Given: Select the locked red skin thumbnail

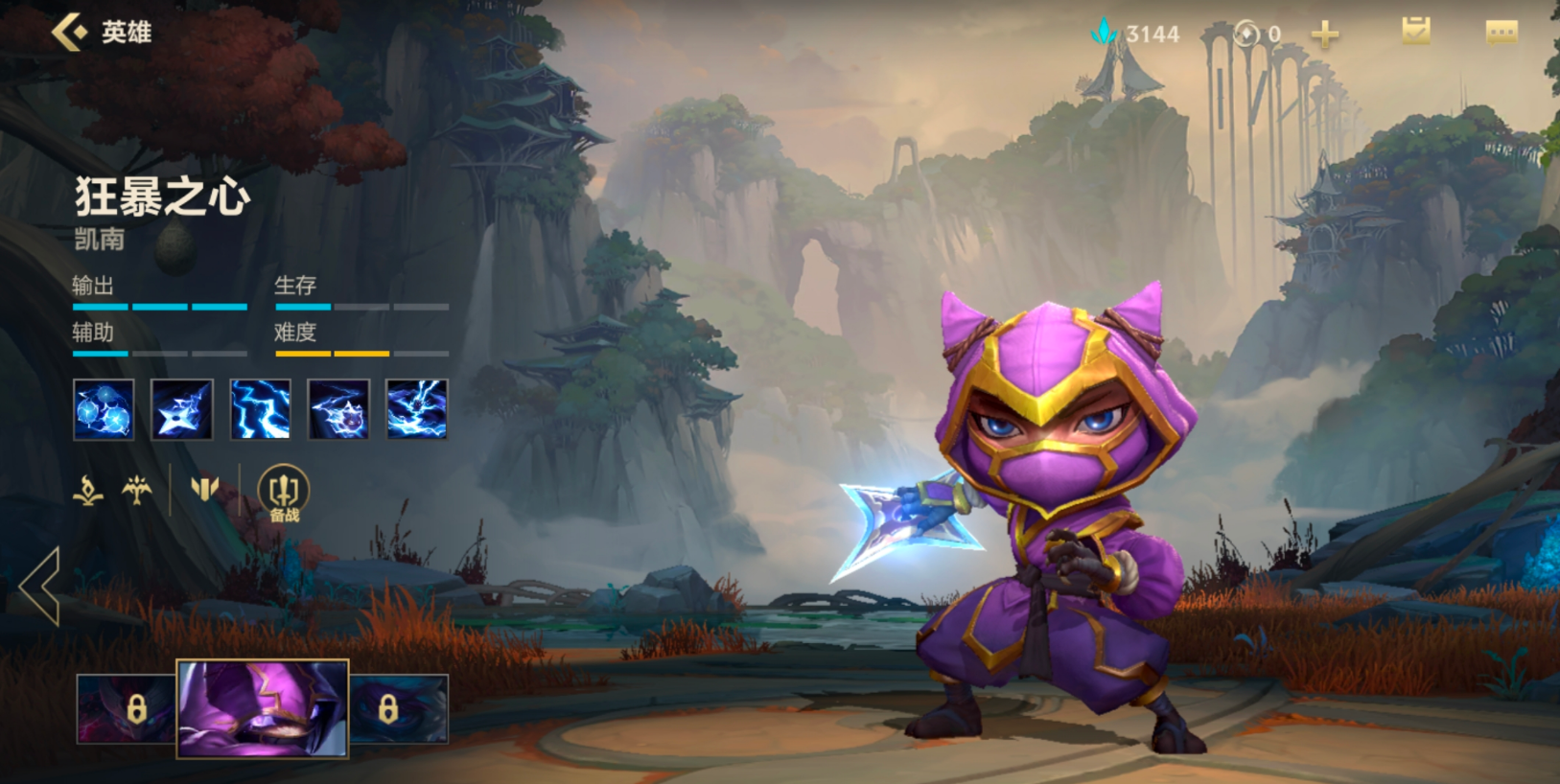Looking at the screenshot, I should click(127, 709).
